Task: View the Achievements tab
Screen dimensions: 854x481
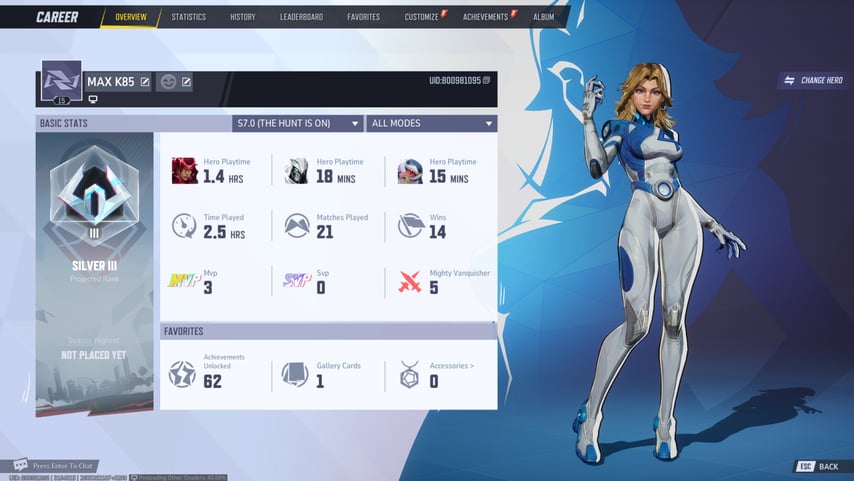Action: (485, 17)
